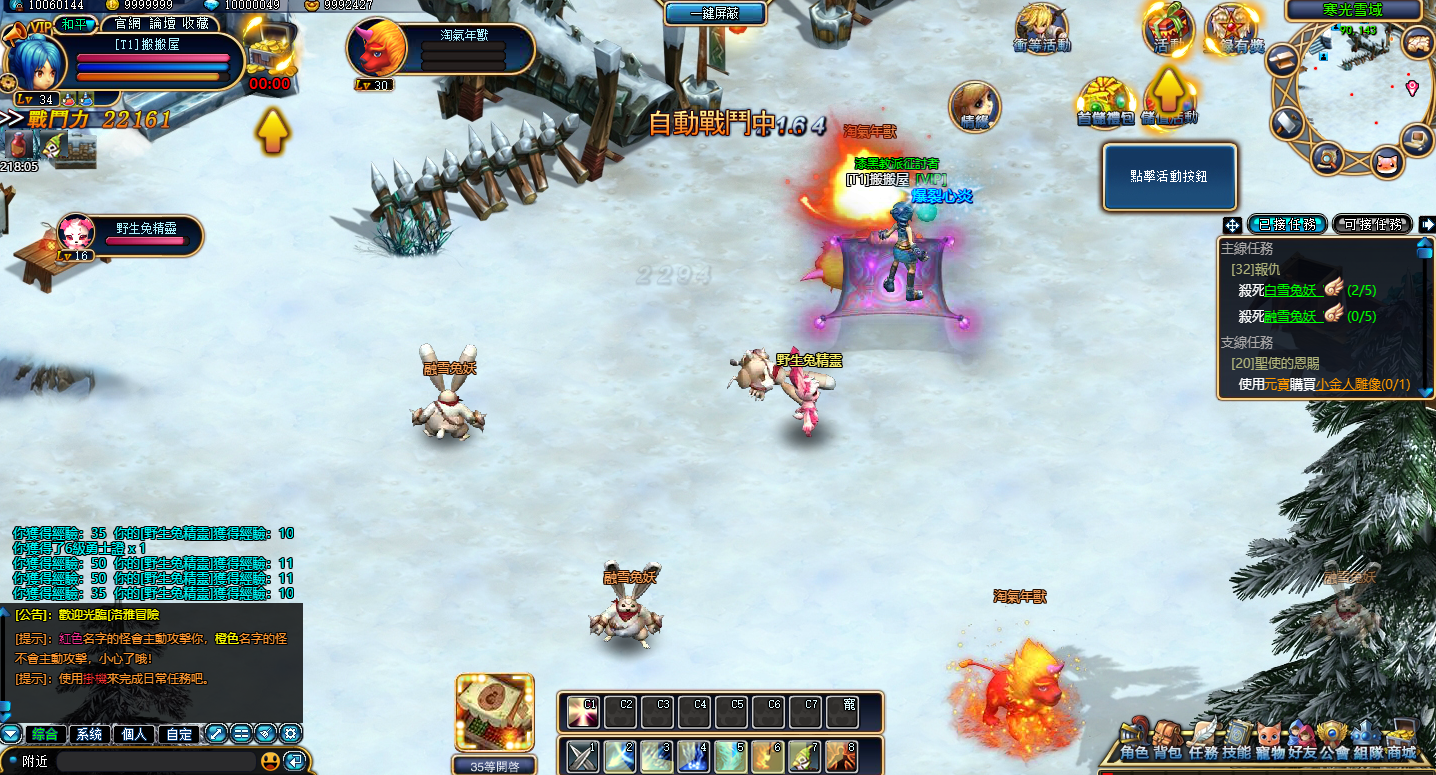Open the 角色 character menu
Viewport: 1436px width, 775px height.
tap(1133, 740)
